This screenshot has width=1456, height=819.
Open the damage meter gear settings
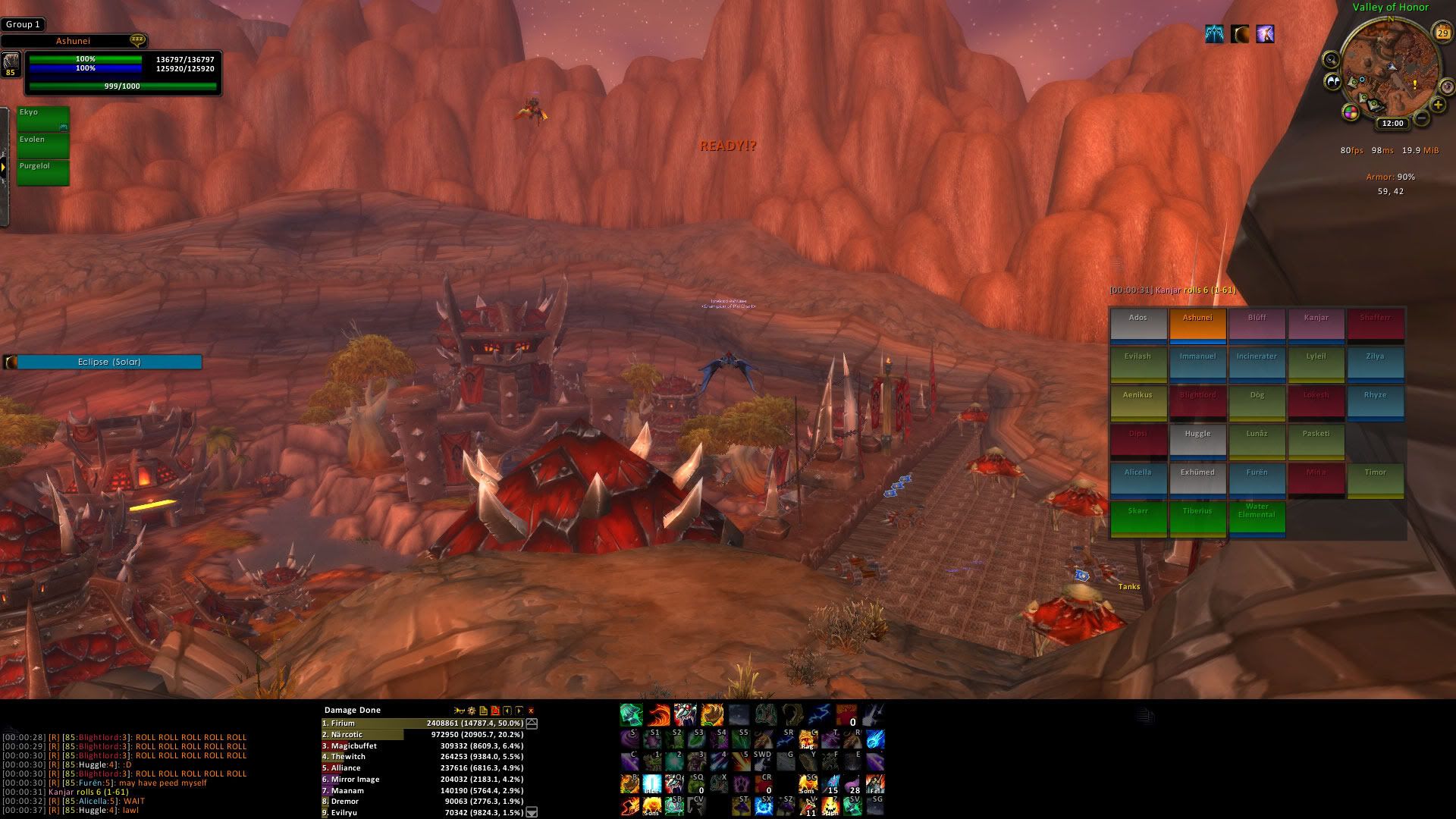[x=471, y=711]
